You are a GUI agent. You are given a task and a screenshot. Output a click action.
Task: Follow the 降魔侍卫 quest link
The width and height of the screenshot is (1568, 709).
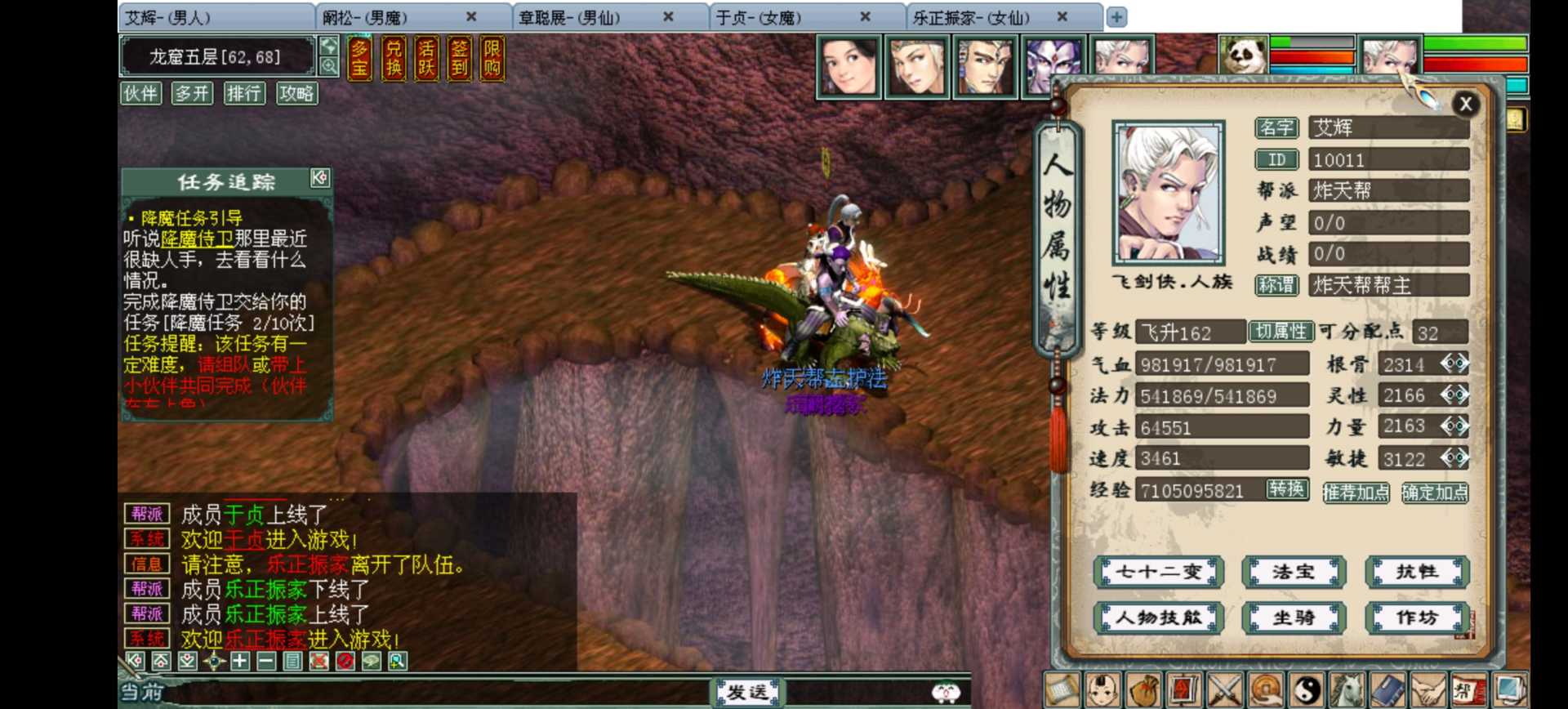click(197, 239)
